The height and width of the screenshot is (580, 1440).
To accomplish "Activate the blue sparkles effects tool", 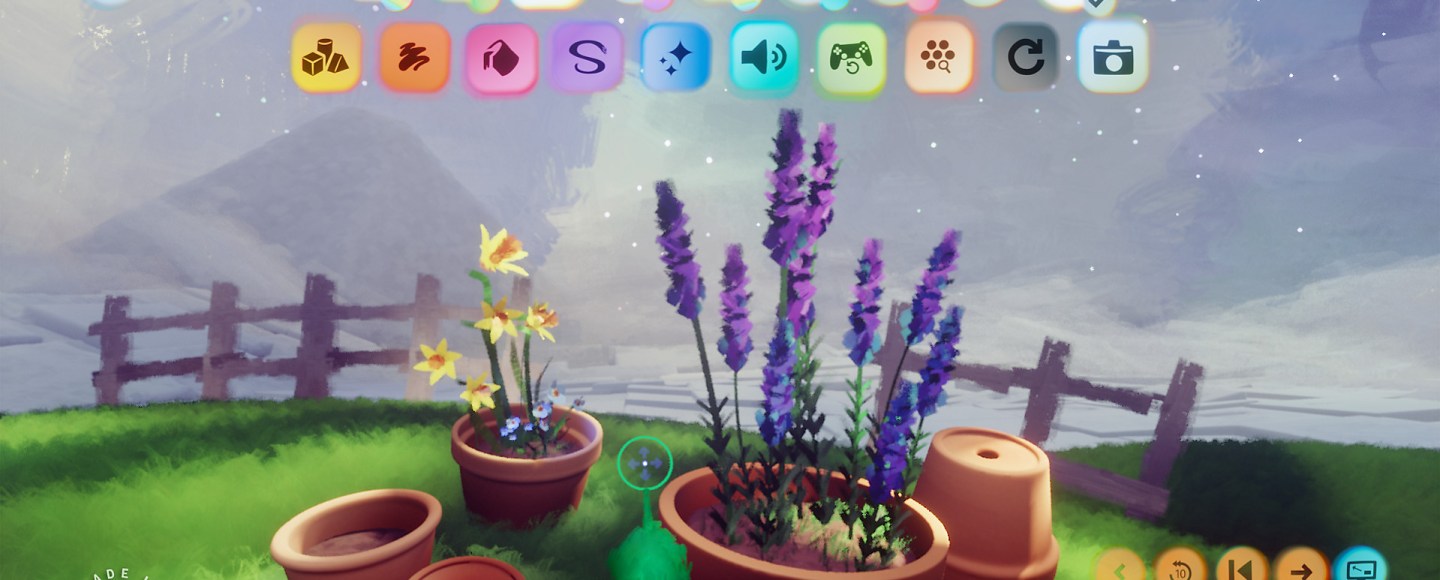I will pyautogui.click(x=676, y=58).
